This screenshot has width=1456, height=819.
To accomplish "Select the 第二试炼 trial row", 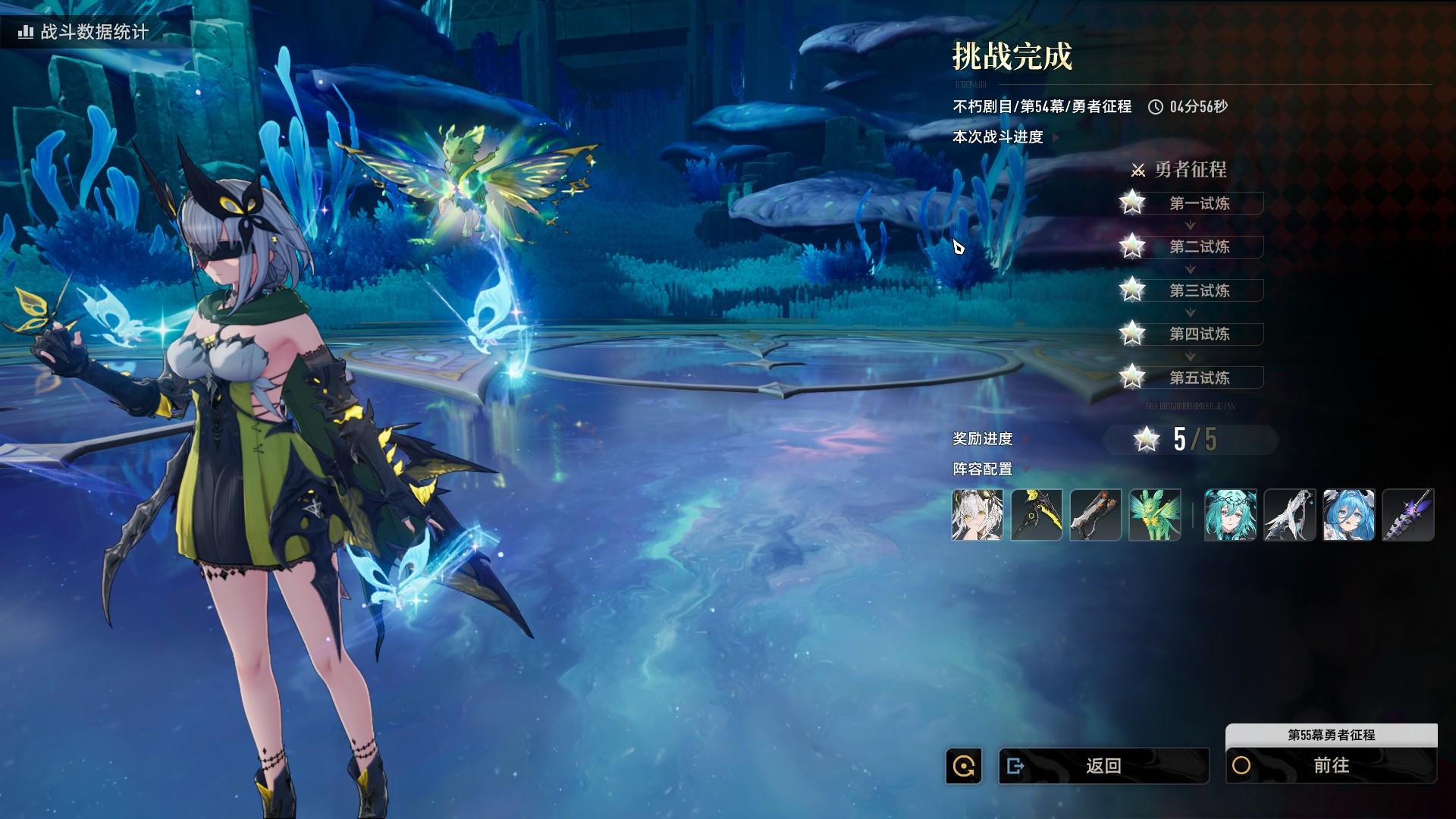I will pyautogui.click(x=1198, y=246).
